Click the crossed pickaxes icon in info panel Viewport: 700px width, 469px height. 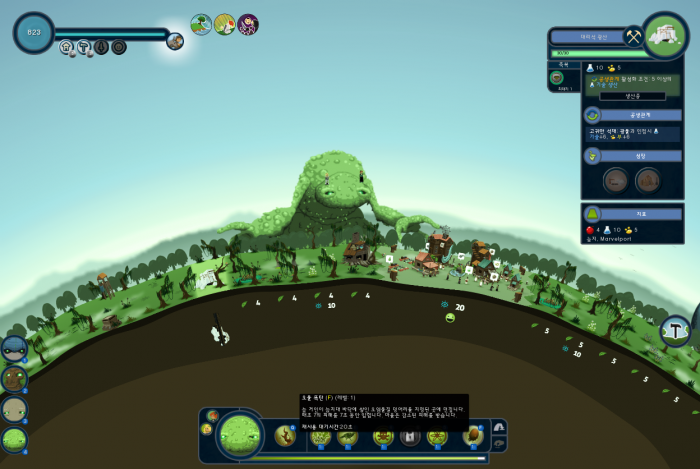tap(632, 36)
